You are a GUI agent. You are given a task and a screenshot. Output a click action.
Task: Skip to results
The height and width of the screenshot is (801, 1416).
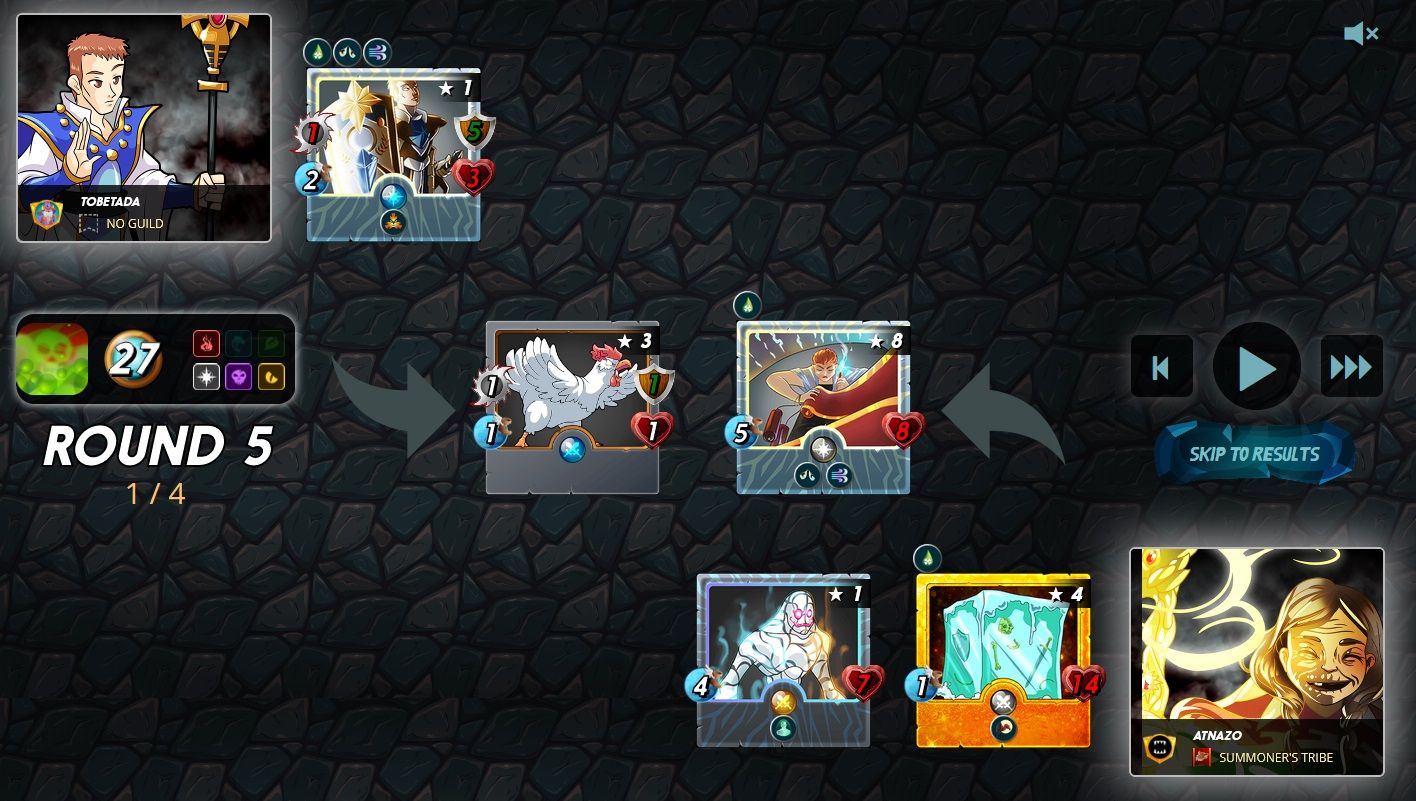click(x=1254, y=454)
